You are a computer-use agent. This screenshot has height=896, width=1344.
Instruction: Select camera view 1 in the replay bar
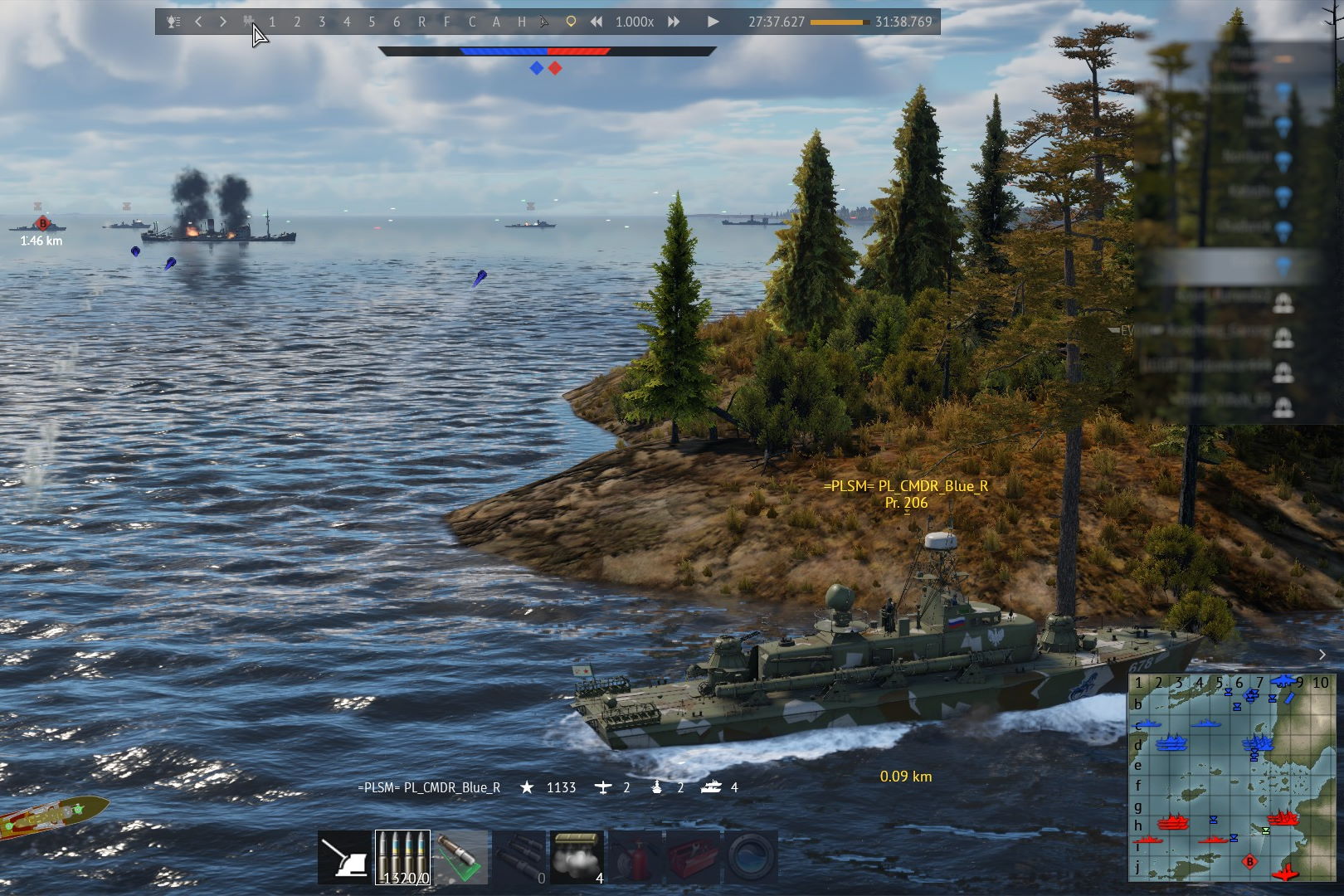272,22
